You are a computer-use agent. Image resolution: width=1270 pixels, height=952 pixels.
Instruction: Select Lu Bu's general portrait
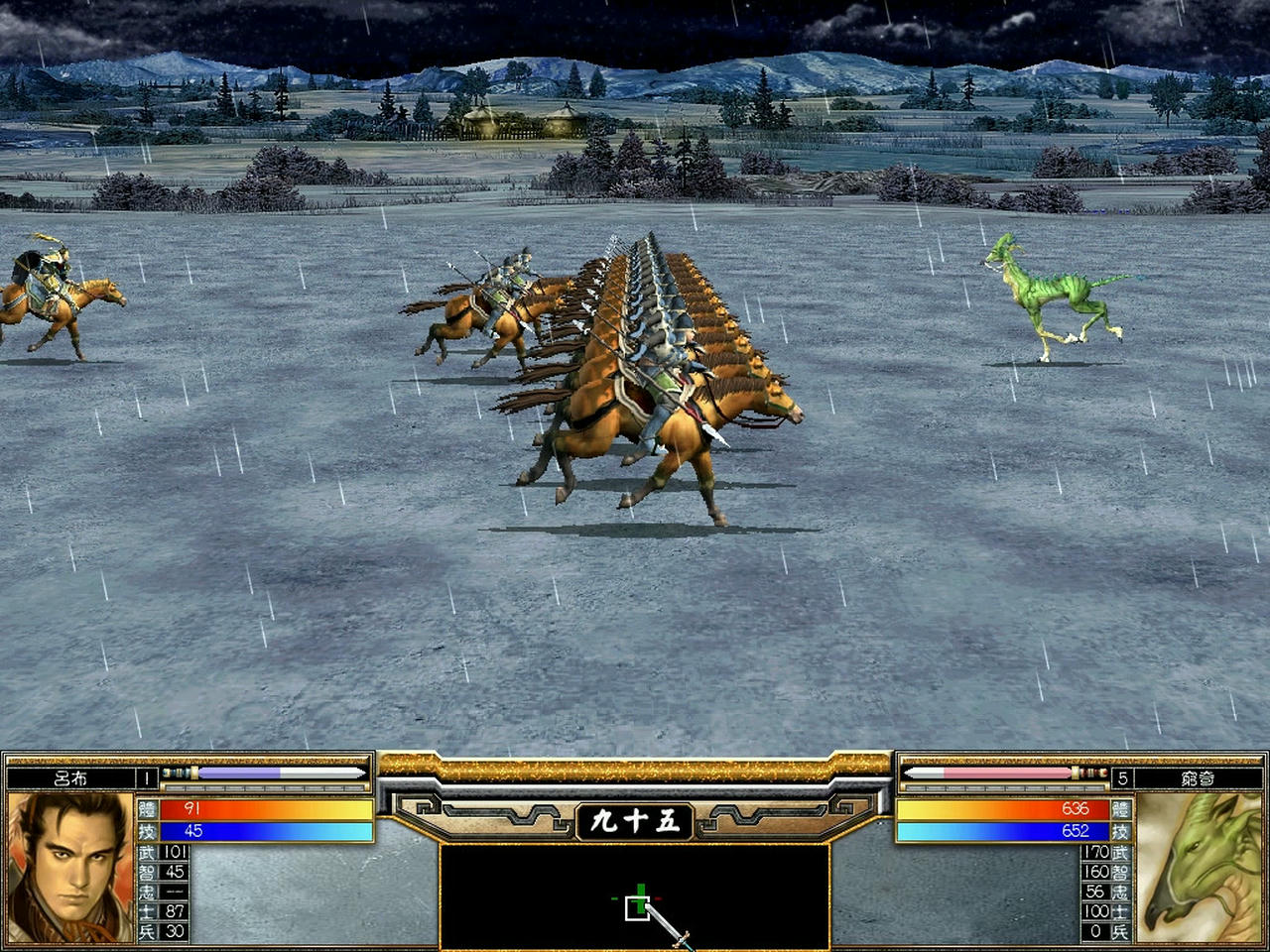coord(69,867)
